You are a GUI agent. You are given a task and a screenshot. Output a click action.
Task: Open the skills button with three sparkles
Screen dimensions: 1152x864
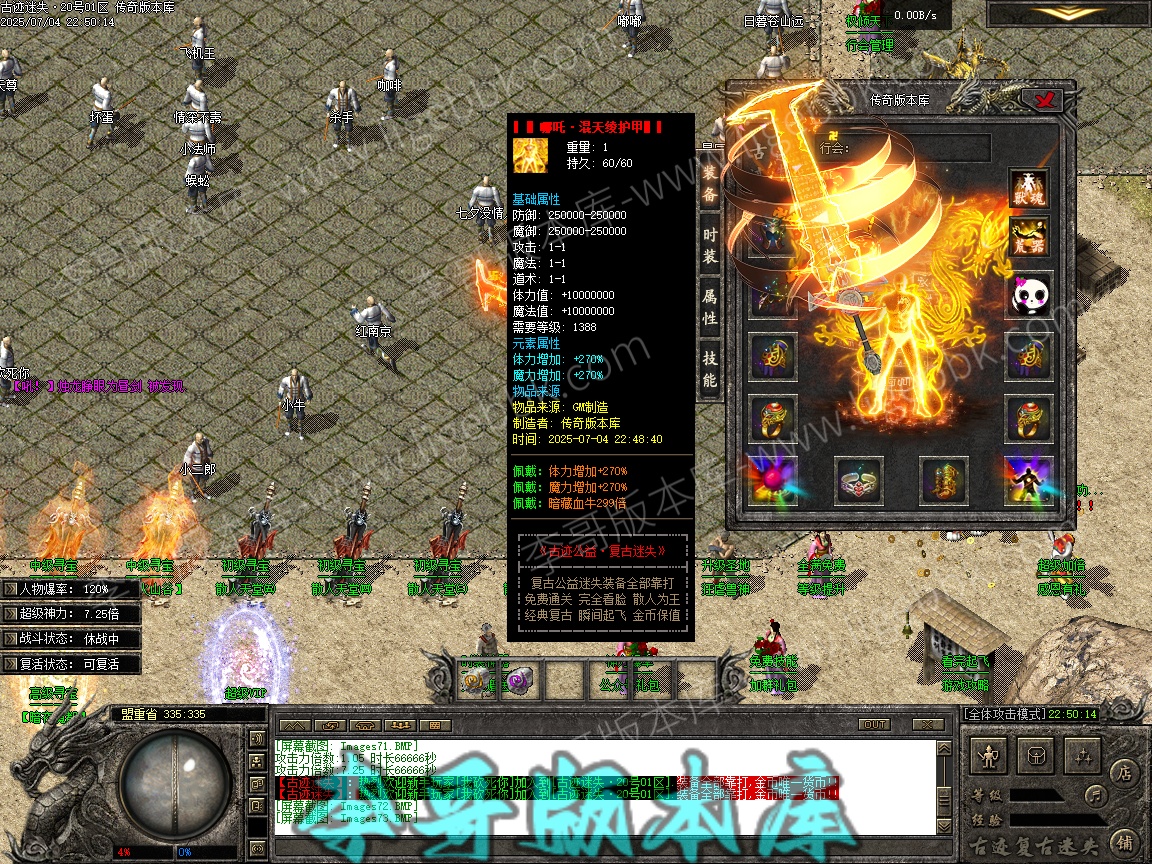pyautogui.click(x=1084, y=757)
